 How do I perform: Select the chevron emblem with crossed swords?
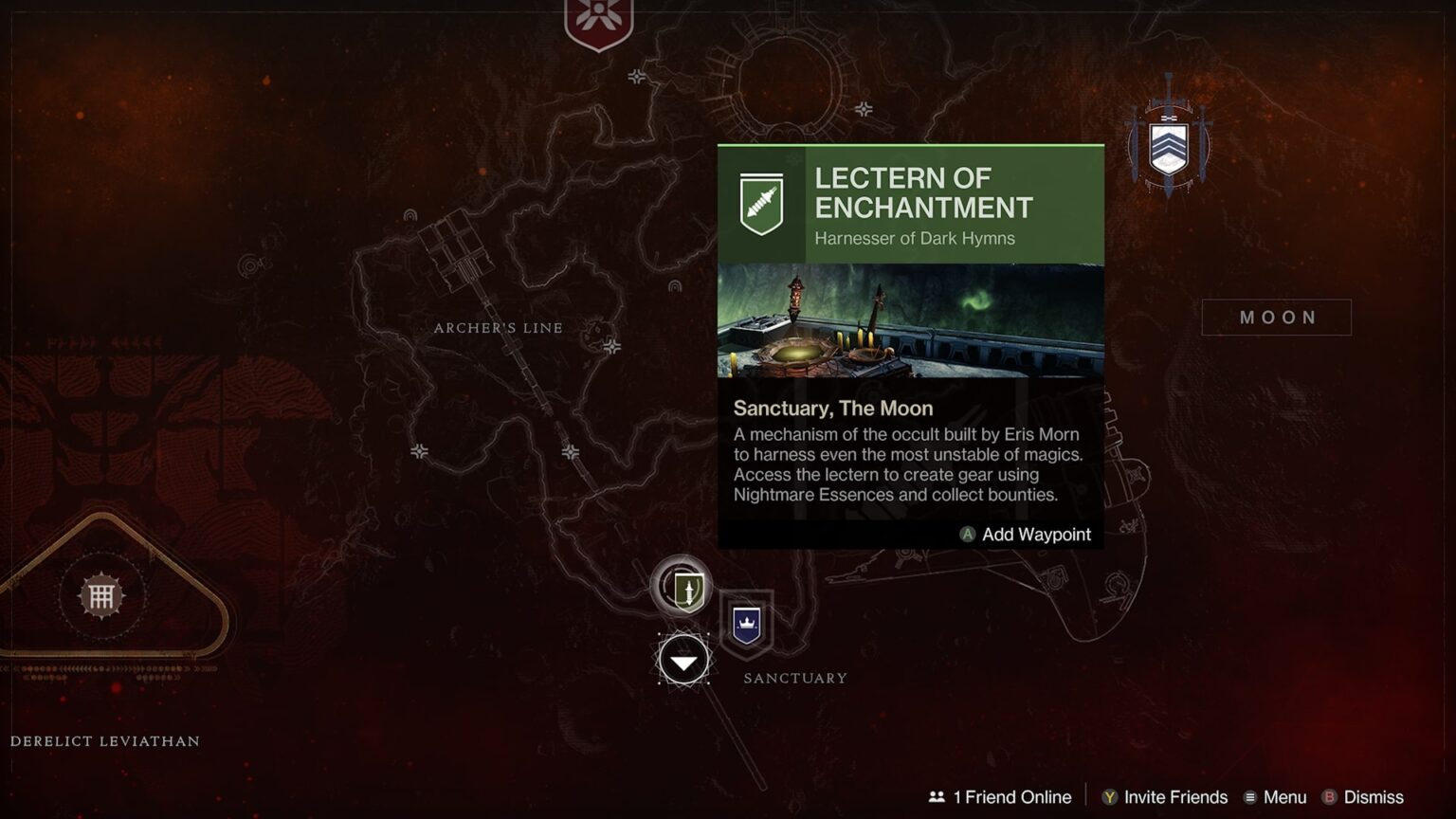(1168, 144)
